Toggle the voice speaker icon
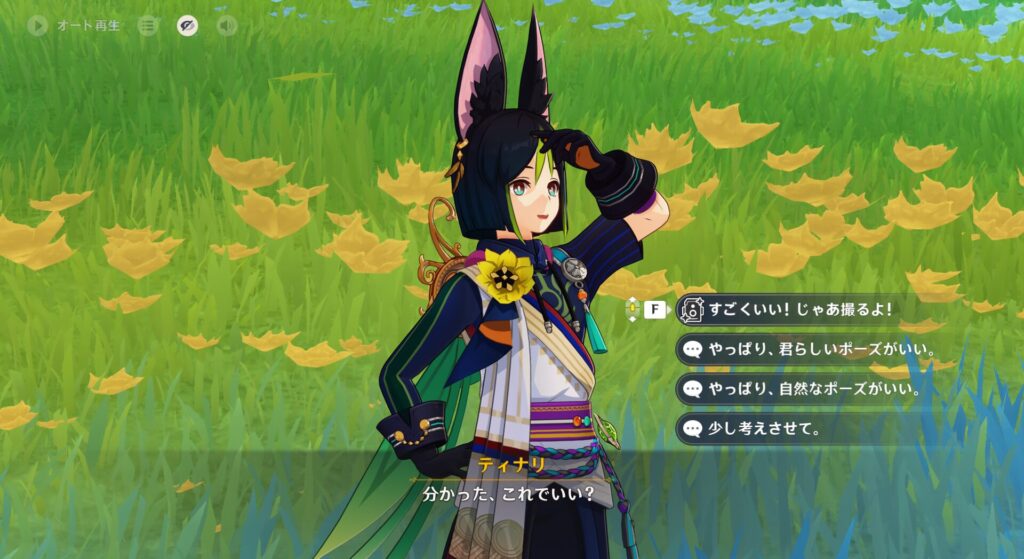Viewport: 1024px width, 559px height. [x=227, y=25]
